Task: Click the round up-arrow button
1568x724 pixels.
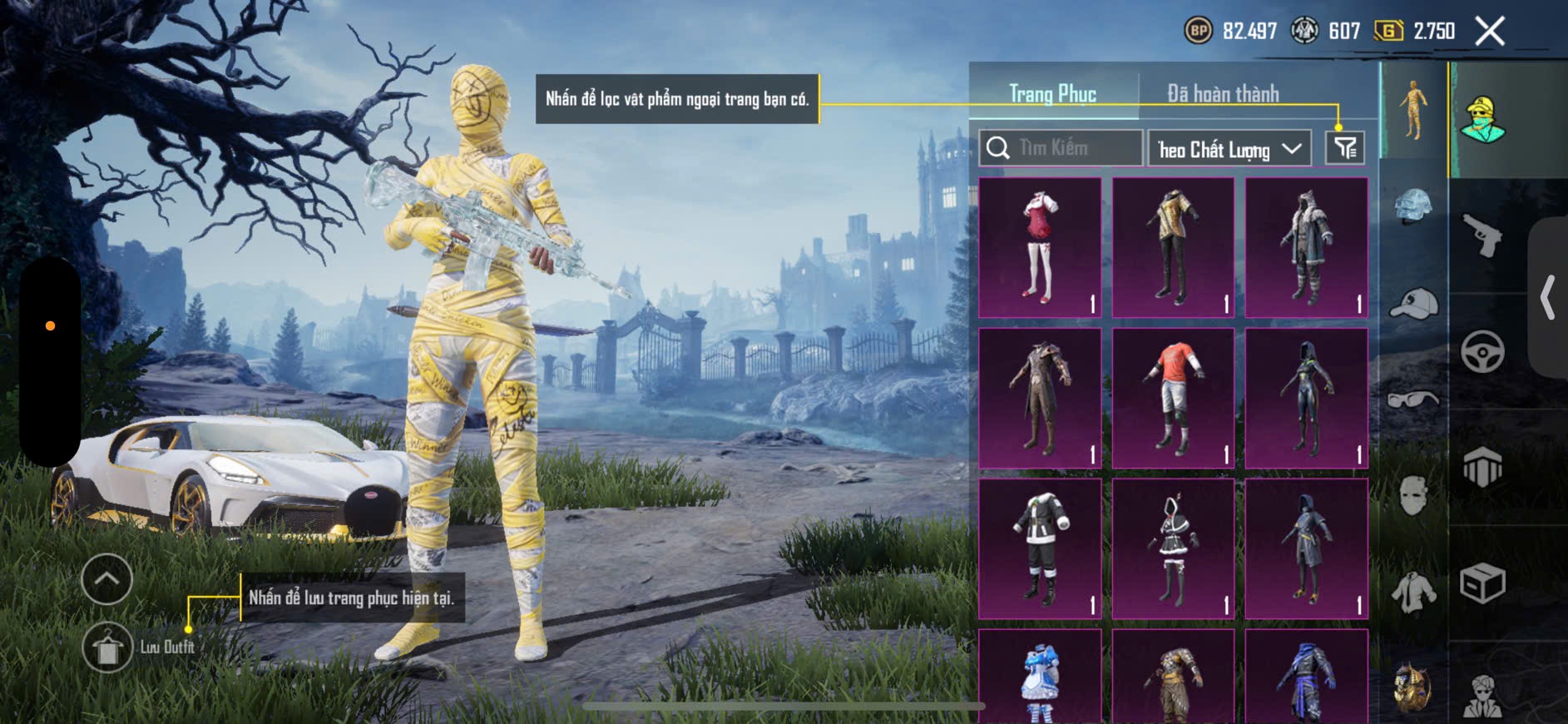Action: (106, 578)
